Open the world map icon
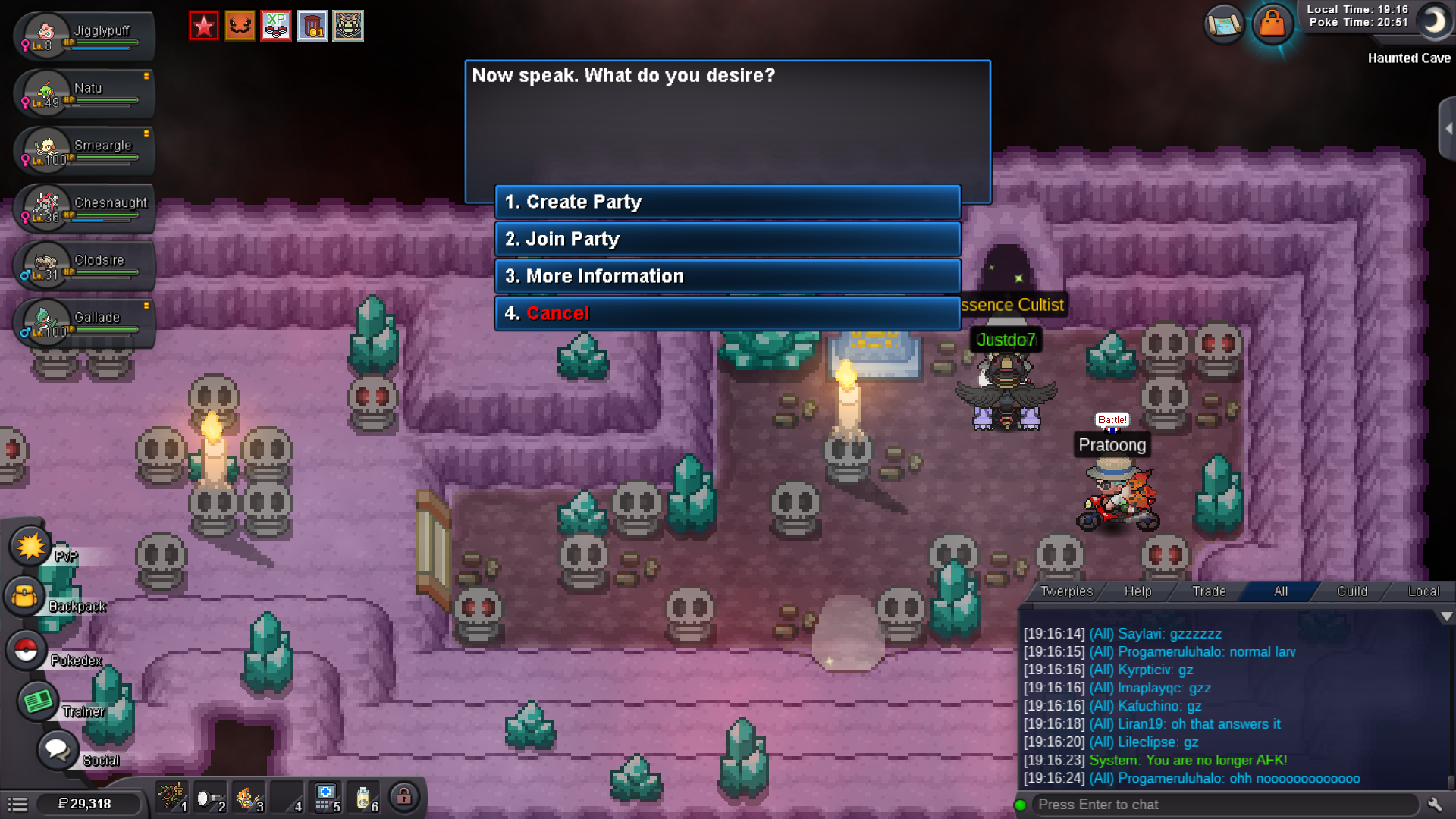Screen dimensions: 1456x819 tap(1223, 24)
